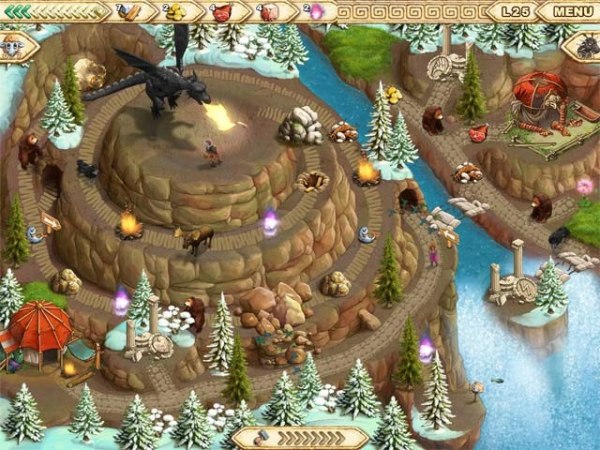600x450 pixels.
Task: Activate the right corner bonus button
Action: [x=586, y=45]
